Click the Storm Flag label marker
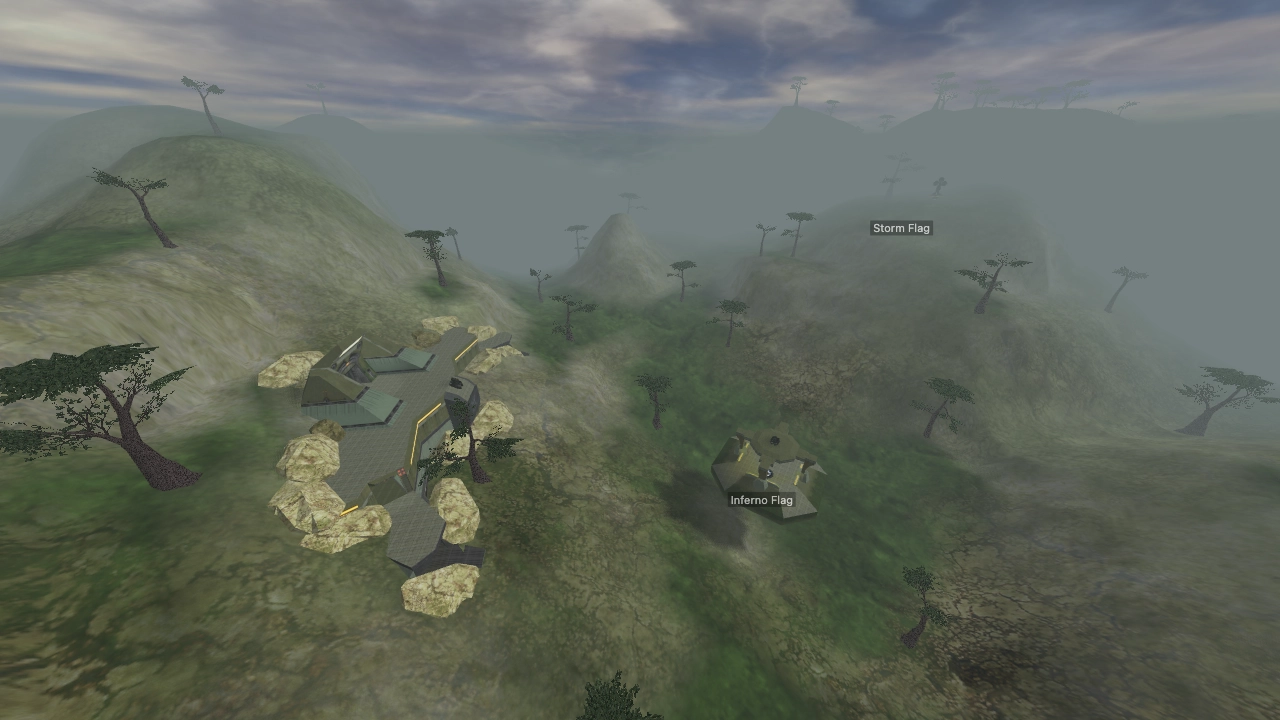The height and width of the screenshot is (720, 1280). [x=901, y=227]
